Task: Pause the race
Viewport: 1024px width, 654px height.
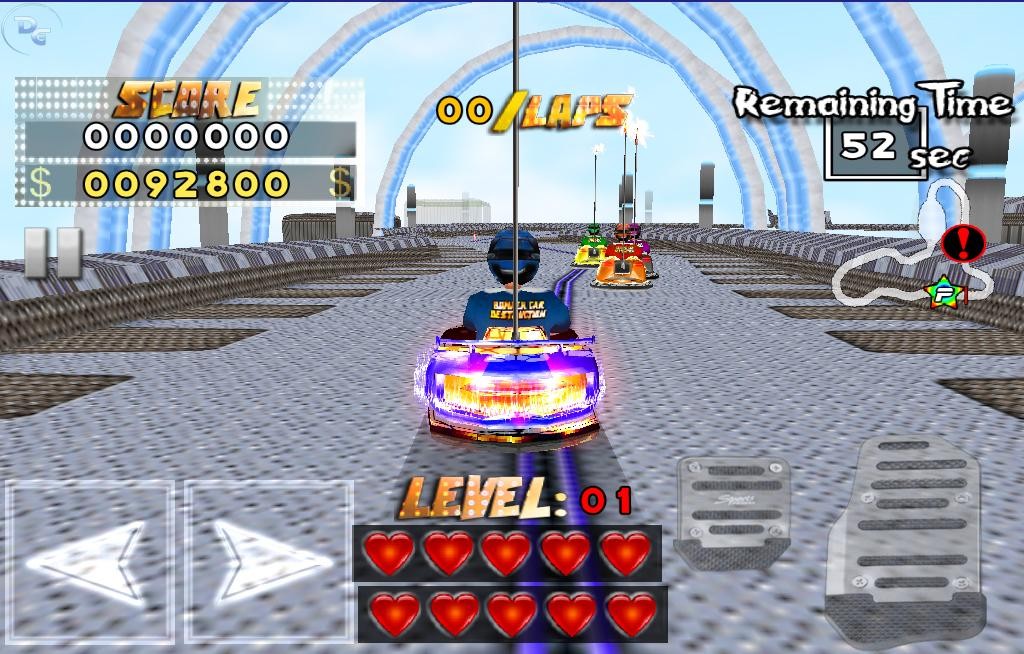Action: [53, 253]
